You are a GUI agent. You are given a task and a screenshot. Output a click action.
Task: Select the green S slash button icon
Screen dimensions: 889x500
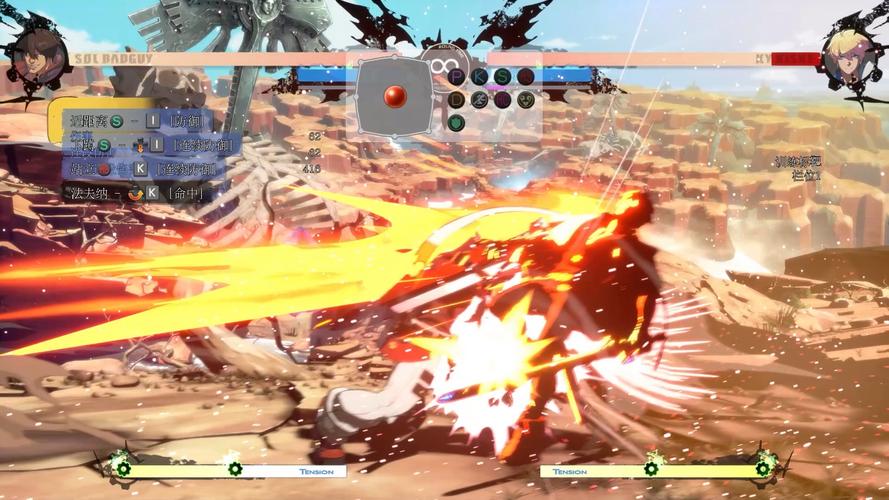(x=503, y=76)
